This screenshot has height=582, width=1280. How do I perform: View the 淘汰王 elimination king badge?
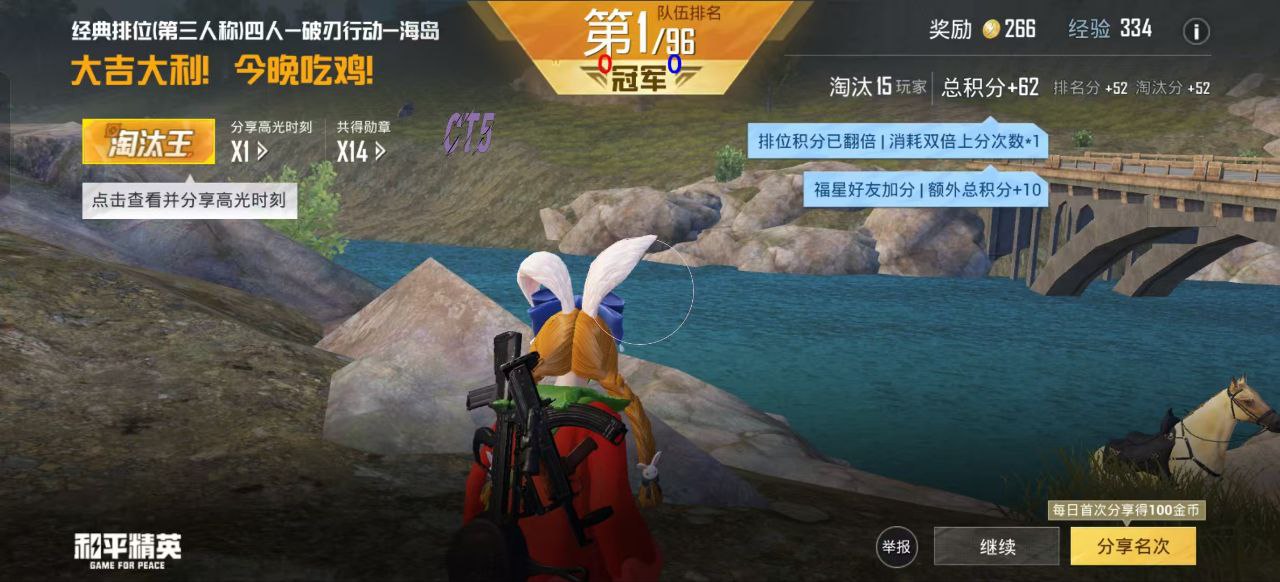point(148,142)
